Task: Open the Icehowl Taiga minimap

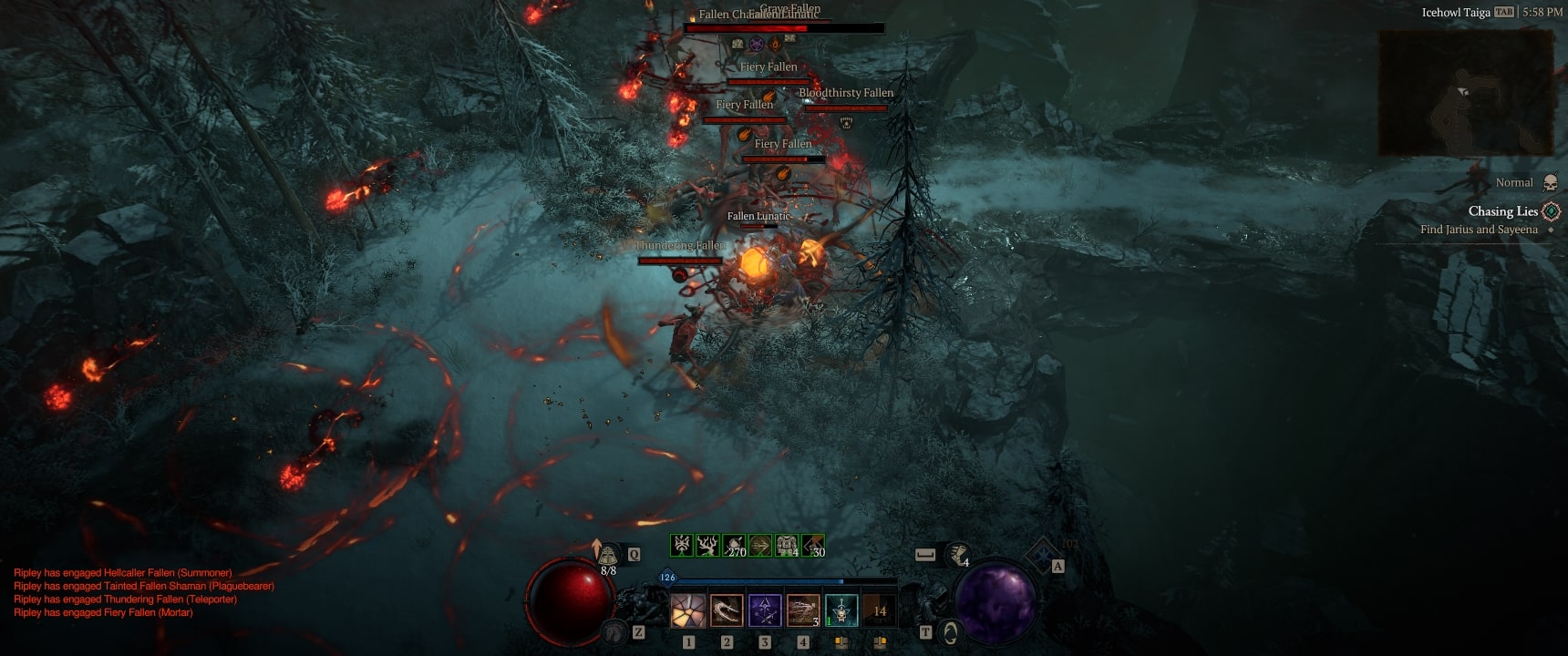Action: [x=1466, y=93]
